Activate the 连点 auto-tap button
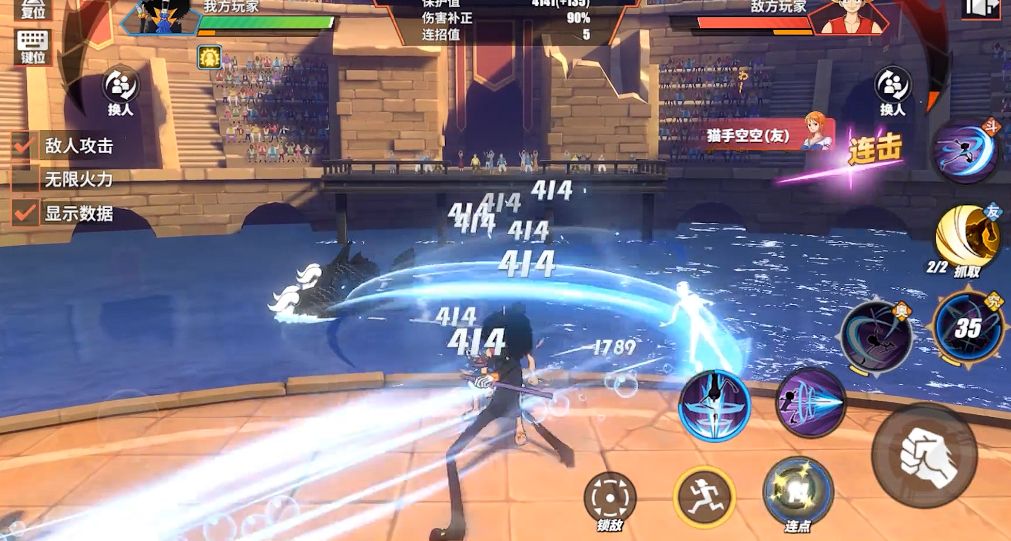 tap(797, 492)
